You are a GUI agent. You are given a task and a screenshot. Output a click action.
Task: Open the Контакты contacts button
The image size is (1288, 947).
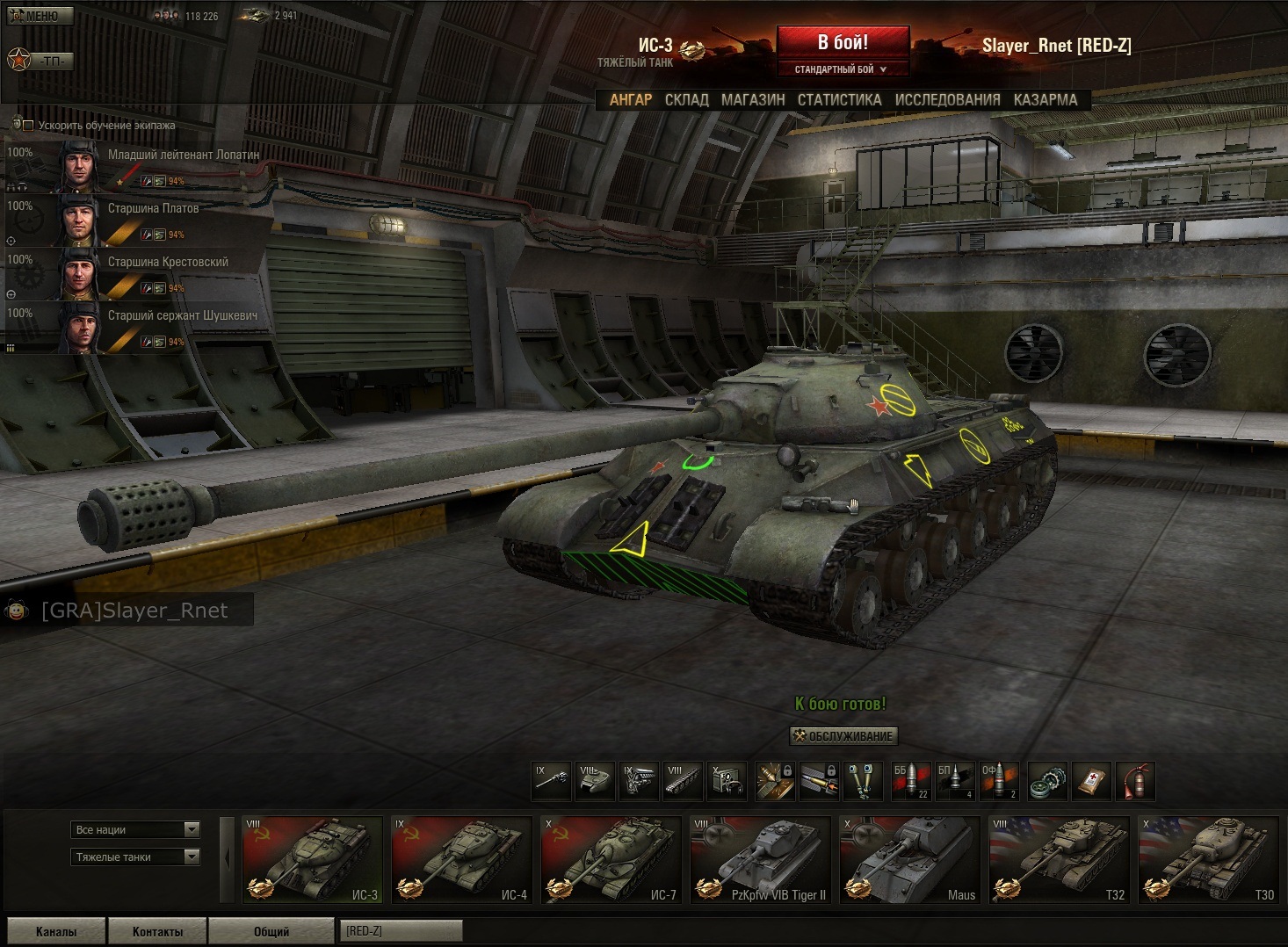[x=157, y=931]
